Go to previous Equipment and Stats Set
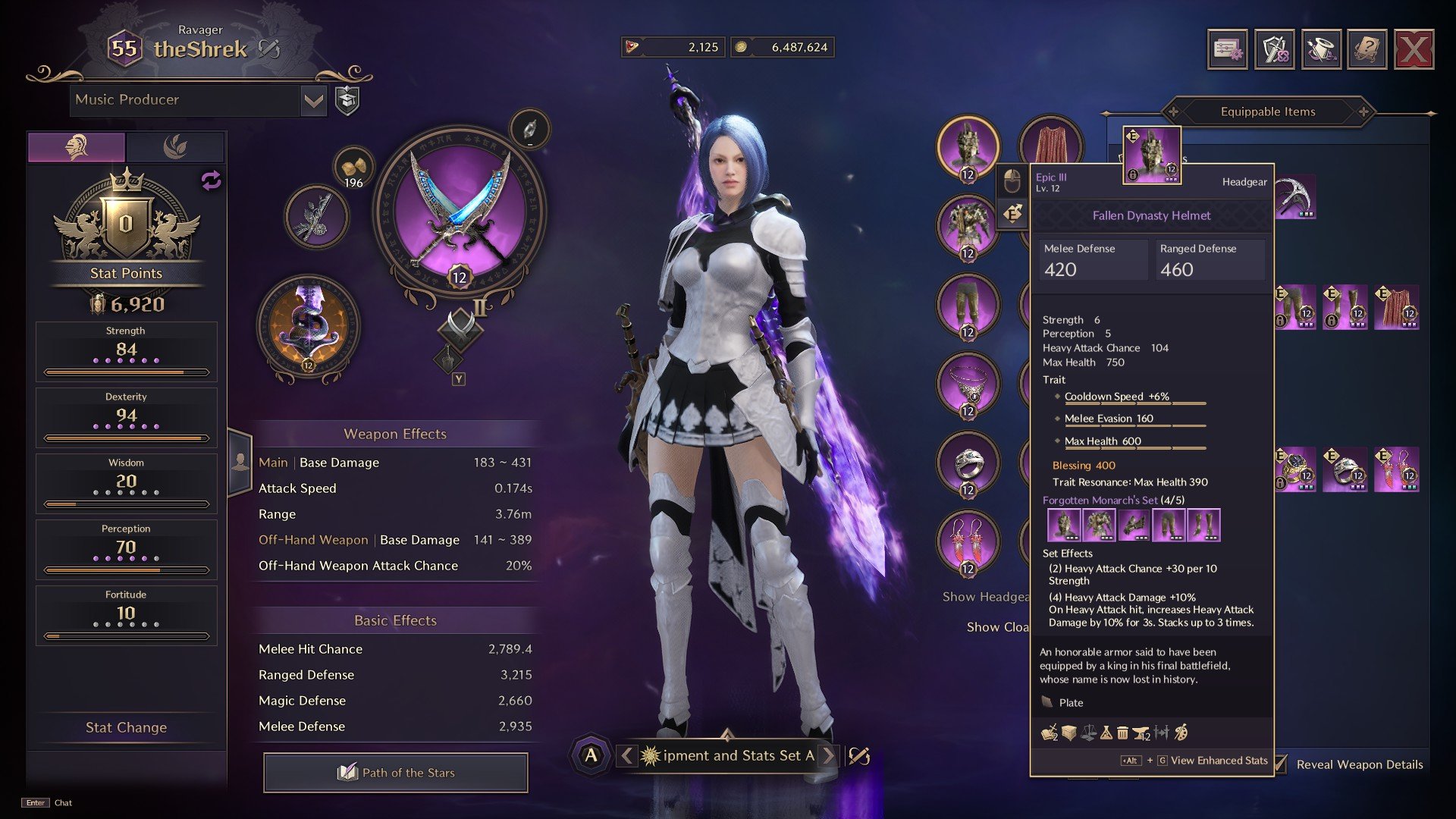Image resolution: width=1456 pixels, height=819 pixels. coord(627,755)
